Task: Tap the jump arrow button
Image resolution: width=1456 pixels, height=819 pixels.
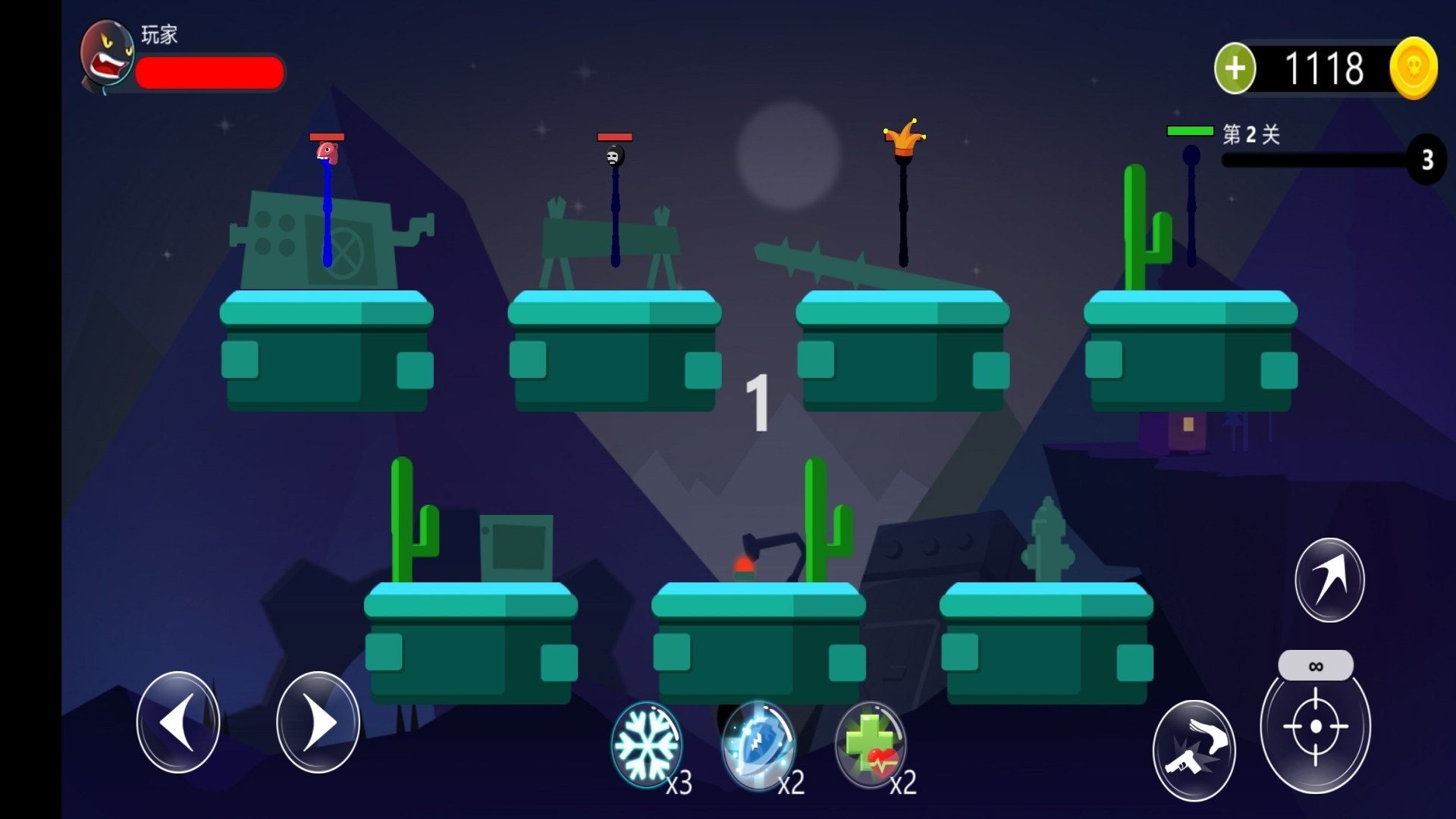Action: coord(1329,580)
